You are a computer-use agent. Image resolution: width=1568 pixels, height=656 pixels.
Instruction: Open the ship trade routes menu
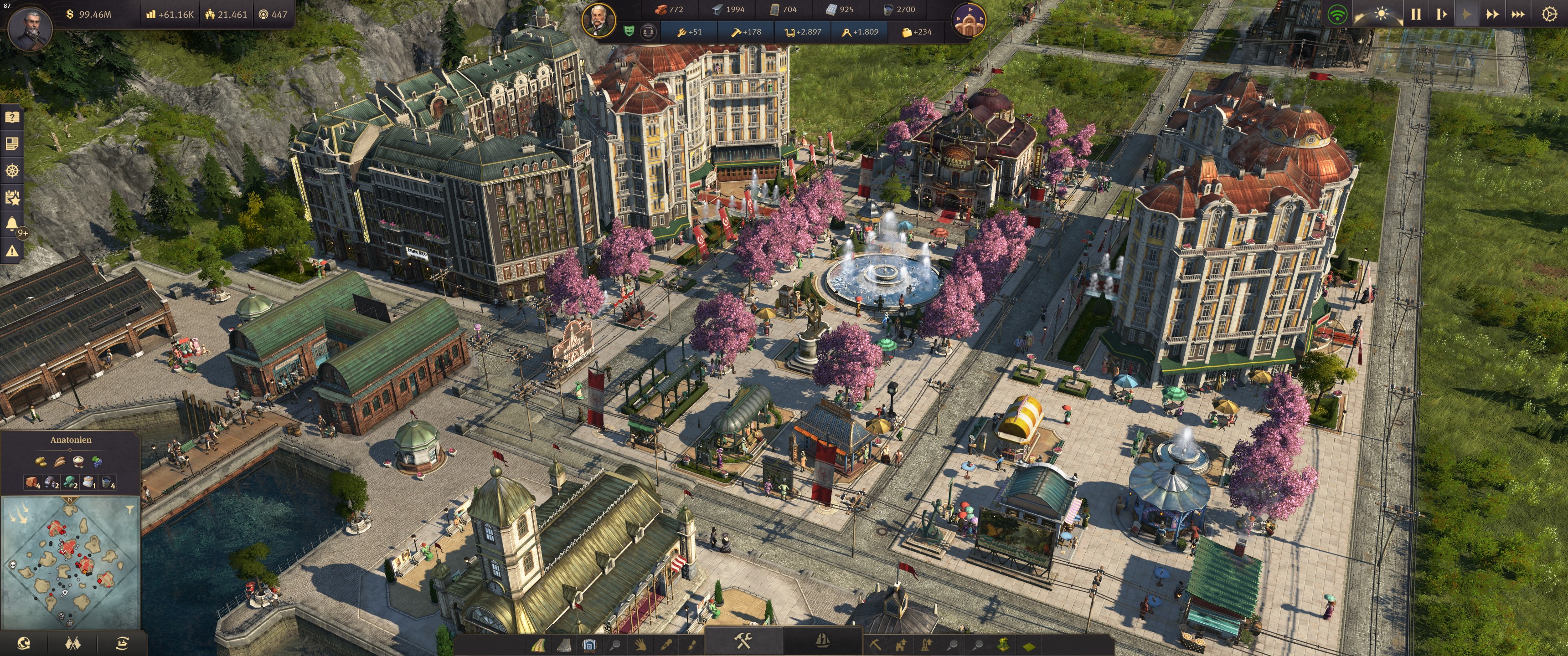point(122,643)
